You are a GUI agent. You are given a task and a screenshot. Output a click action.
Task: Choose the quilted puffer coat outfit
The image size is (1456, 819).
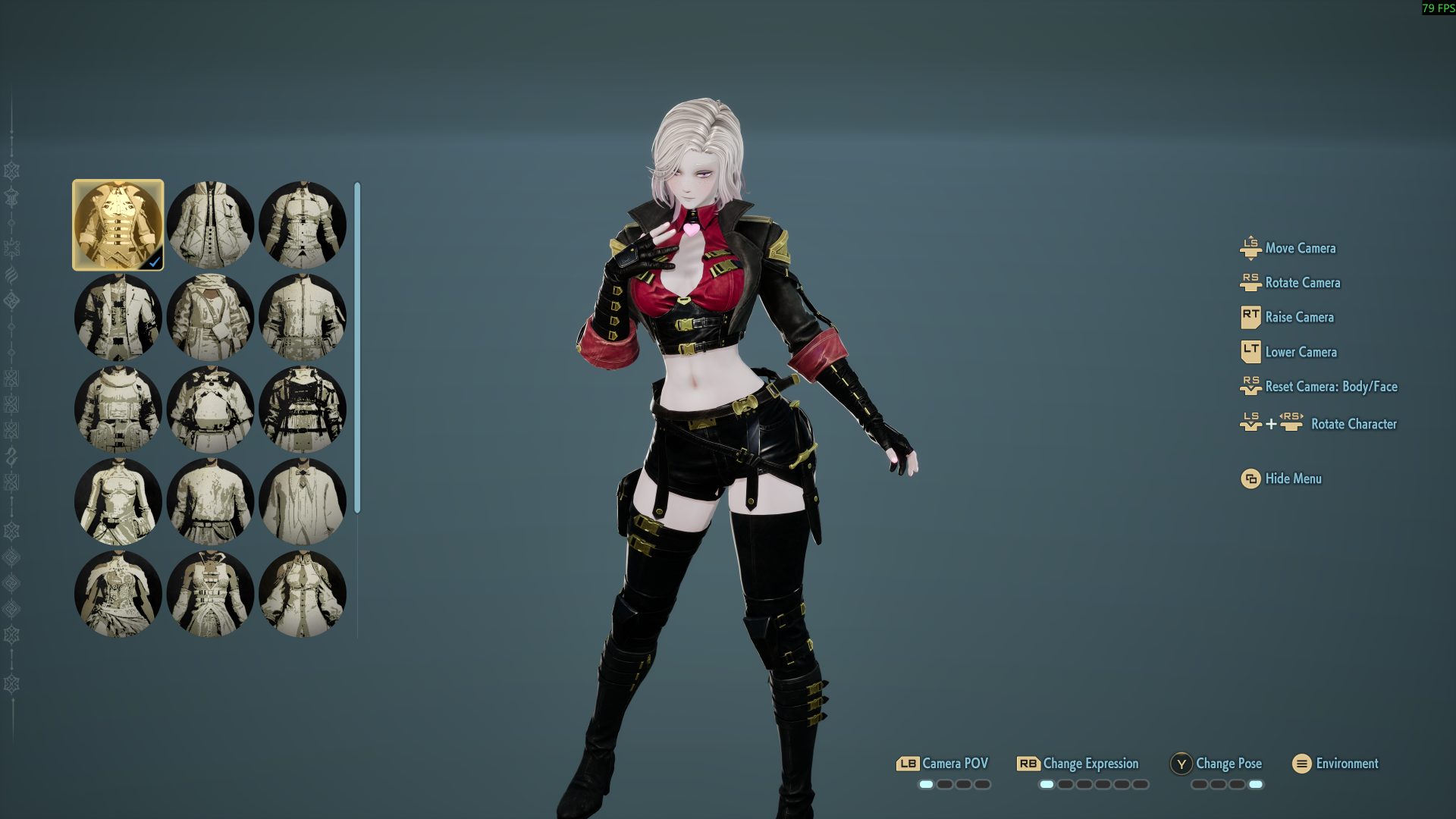pos(210,225)
